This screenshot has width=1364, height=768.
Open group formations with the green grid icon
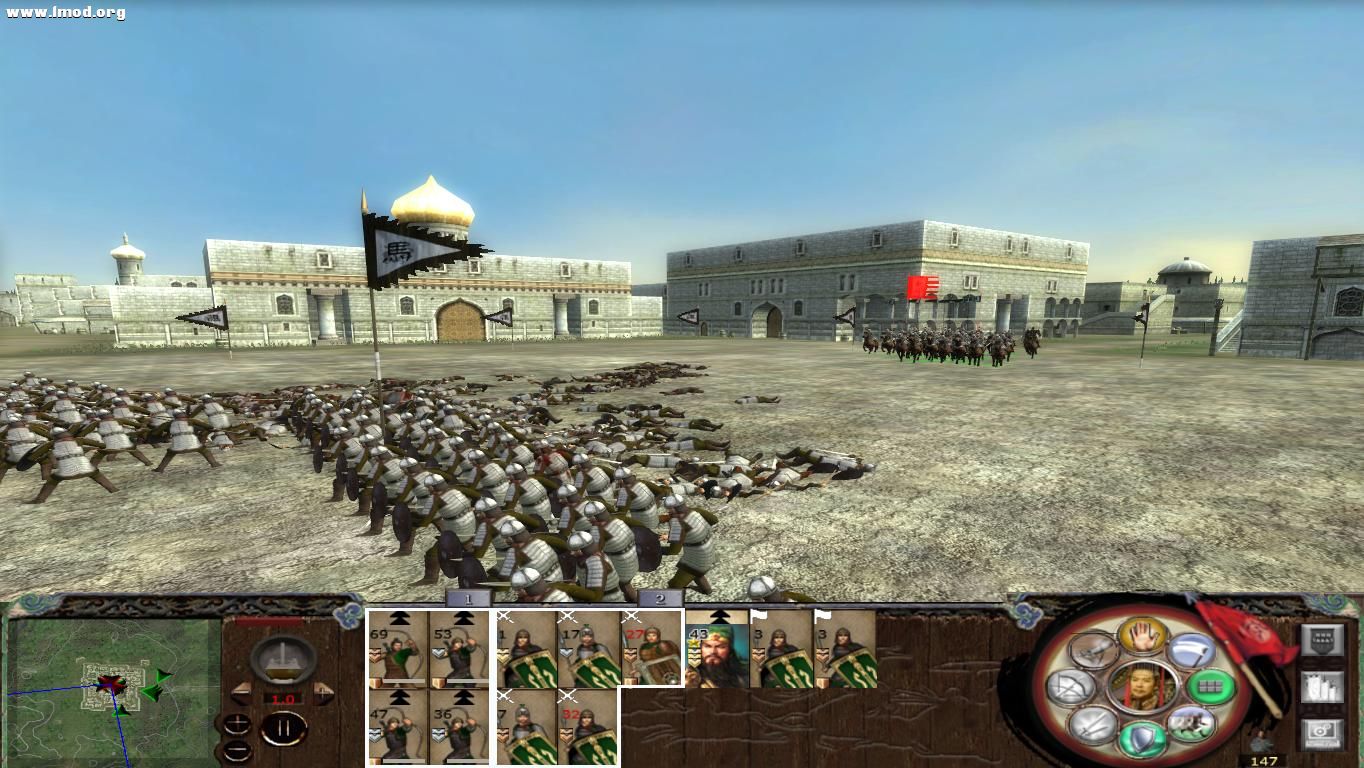tap(1211, 687)
